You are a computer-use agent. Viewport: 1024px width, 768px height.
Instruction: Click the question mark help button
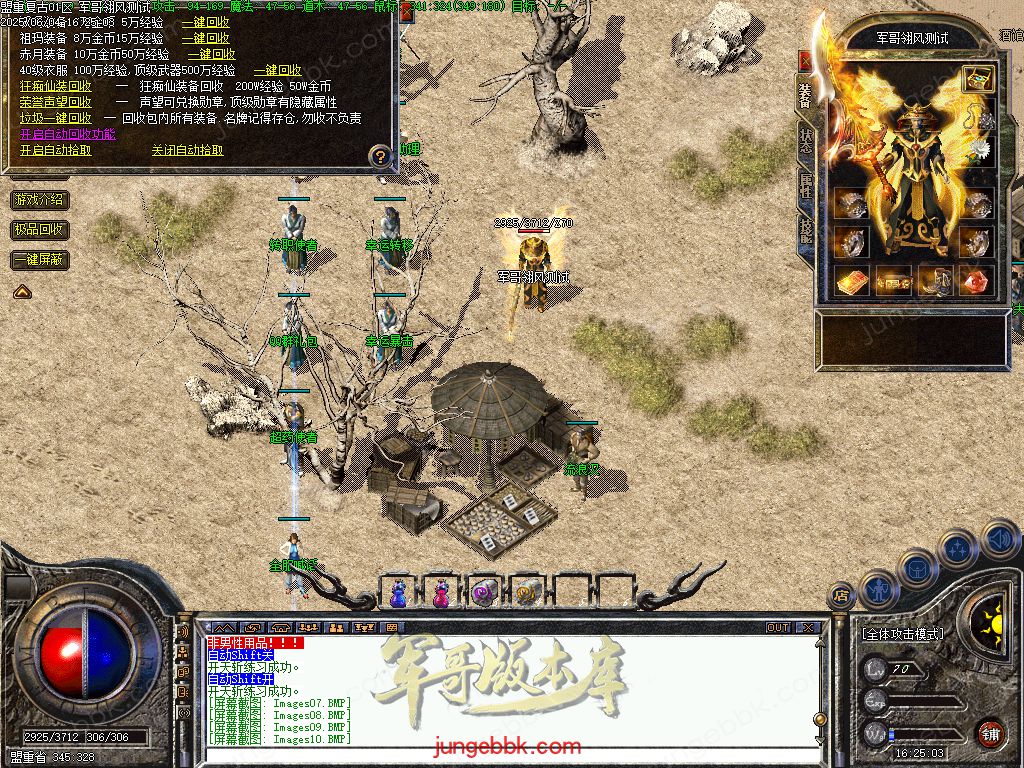(379, 156)
